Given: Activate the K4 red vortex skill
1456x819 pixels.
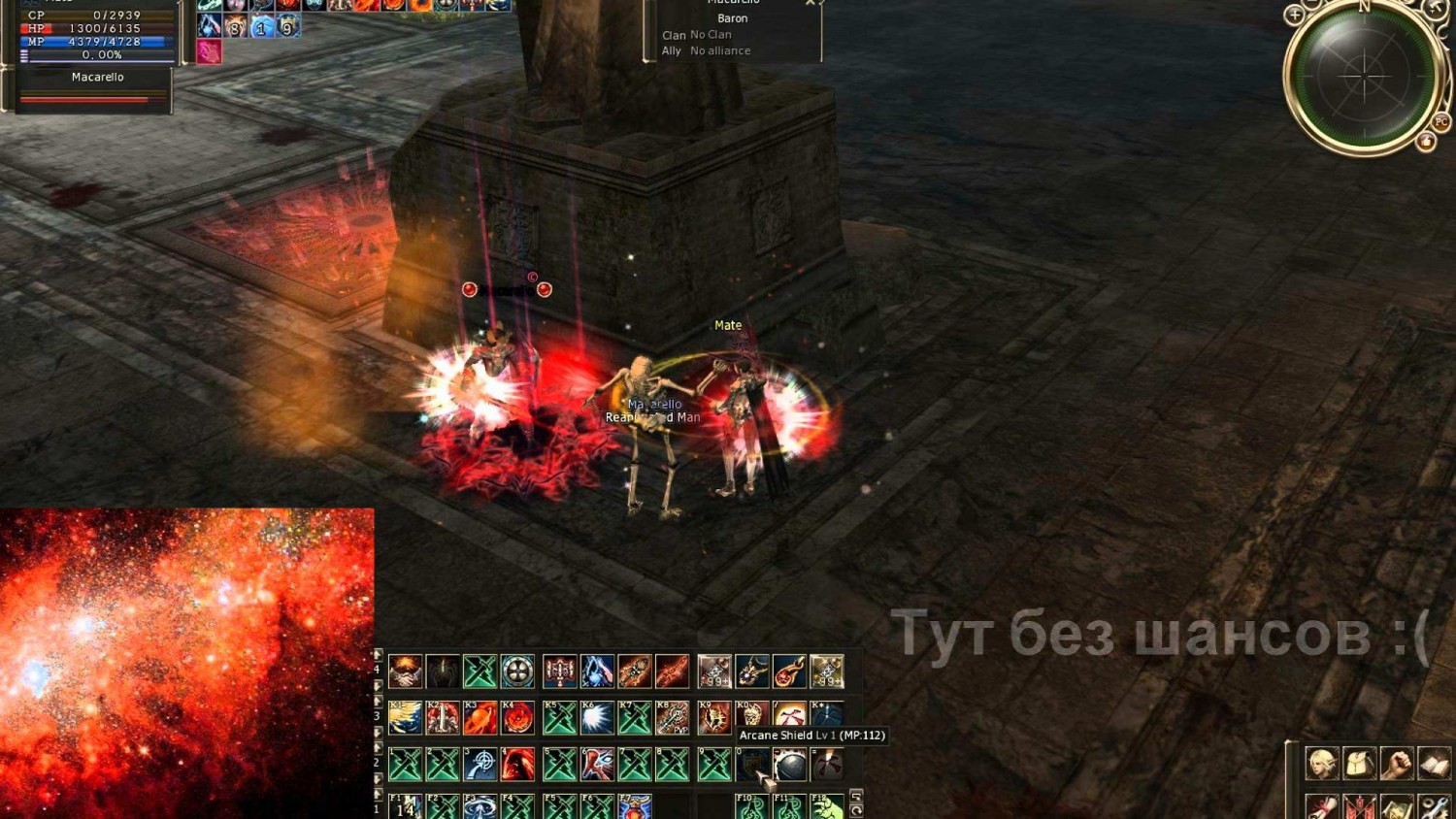Looking at the screenshot, I should point(517,718).
